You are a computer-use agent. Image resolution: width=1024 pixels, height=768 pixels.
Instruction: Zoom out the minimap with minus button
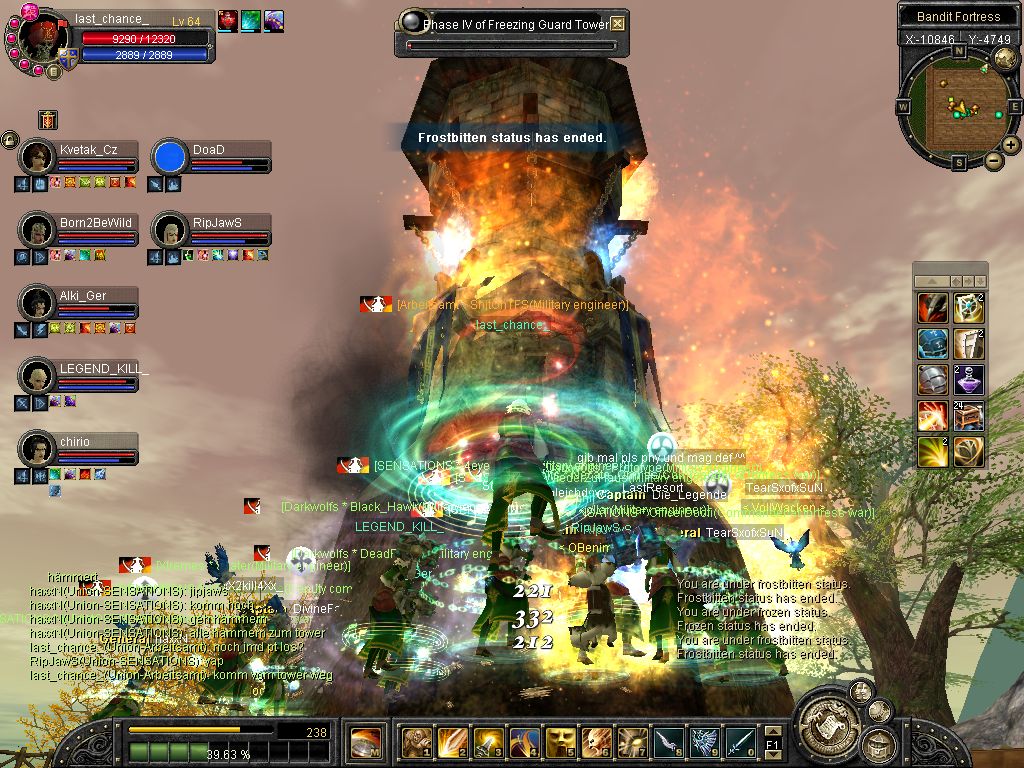[993, 160]
